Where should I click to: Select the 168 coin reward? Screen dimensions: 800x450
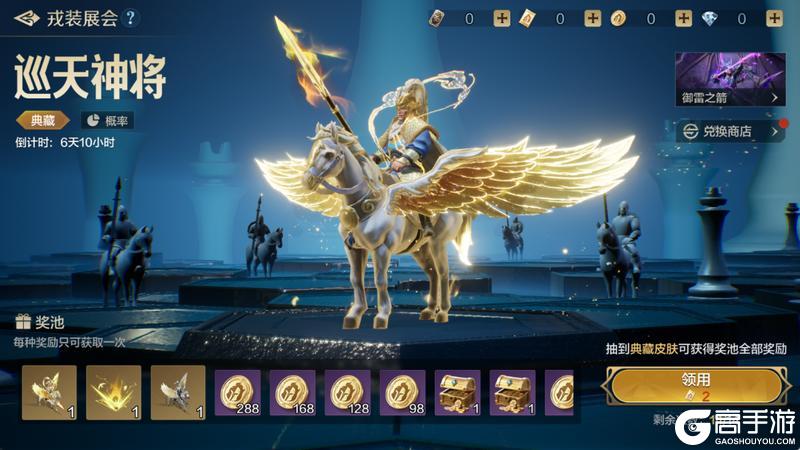point(292,392)
